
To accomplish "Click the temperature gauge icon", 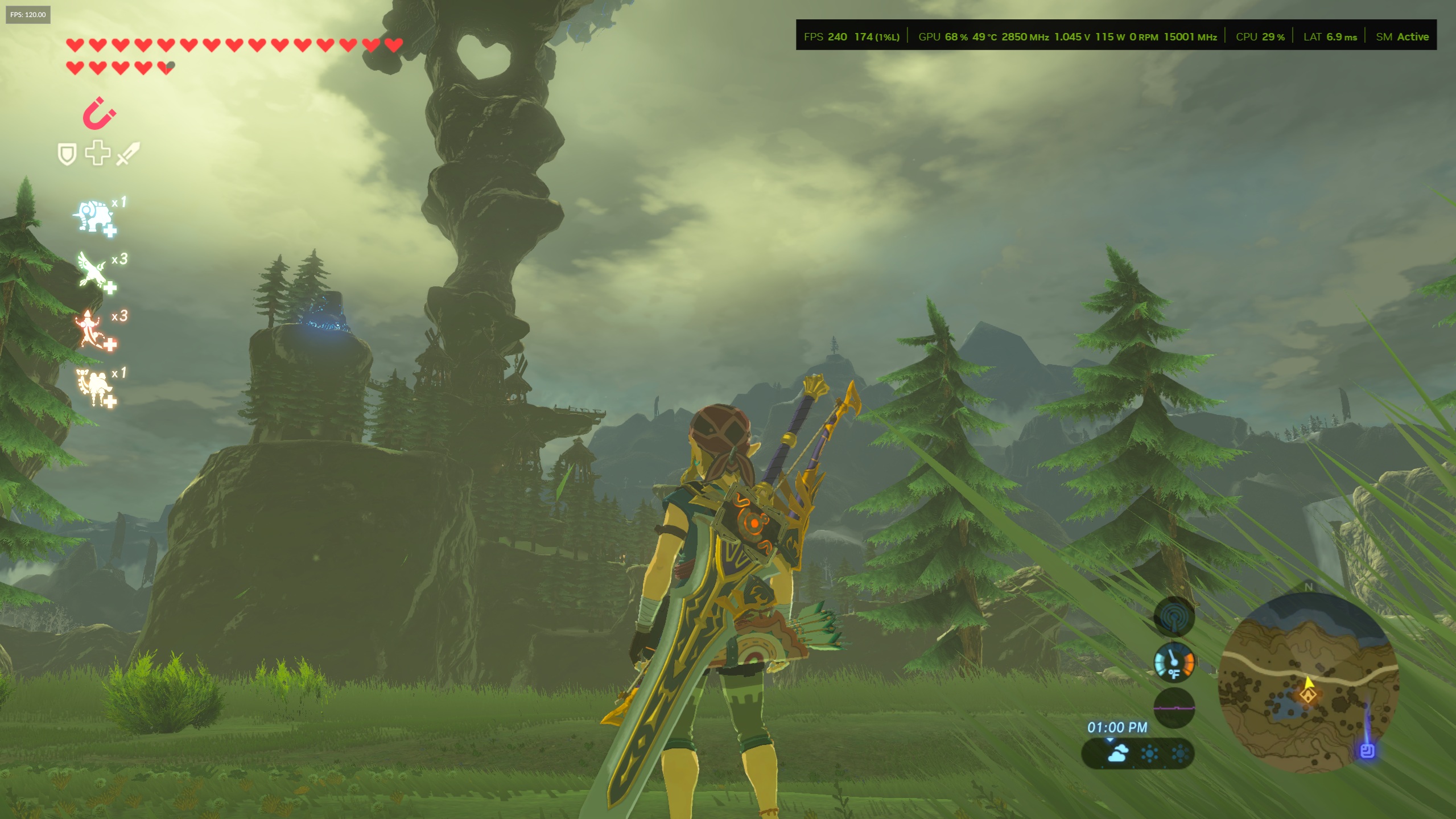I will click(1174, 662).
